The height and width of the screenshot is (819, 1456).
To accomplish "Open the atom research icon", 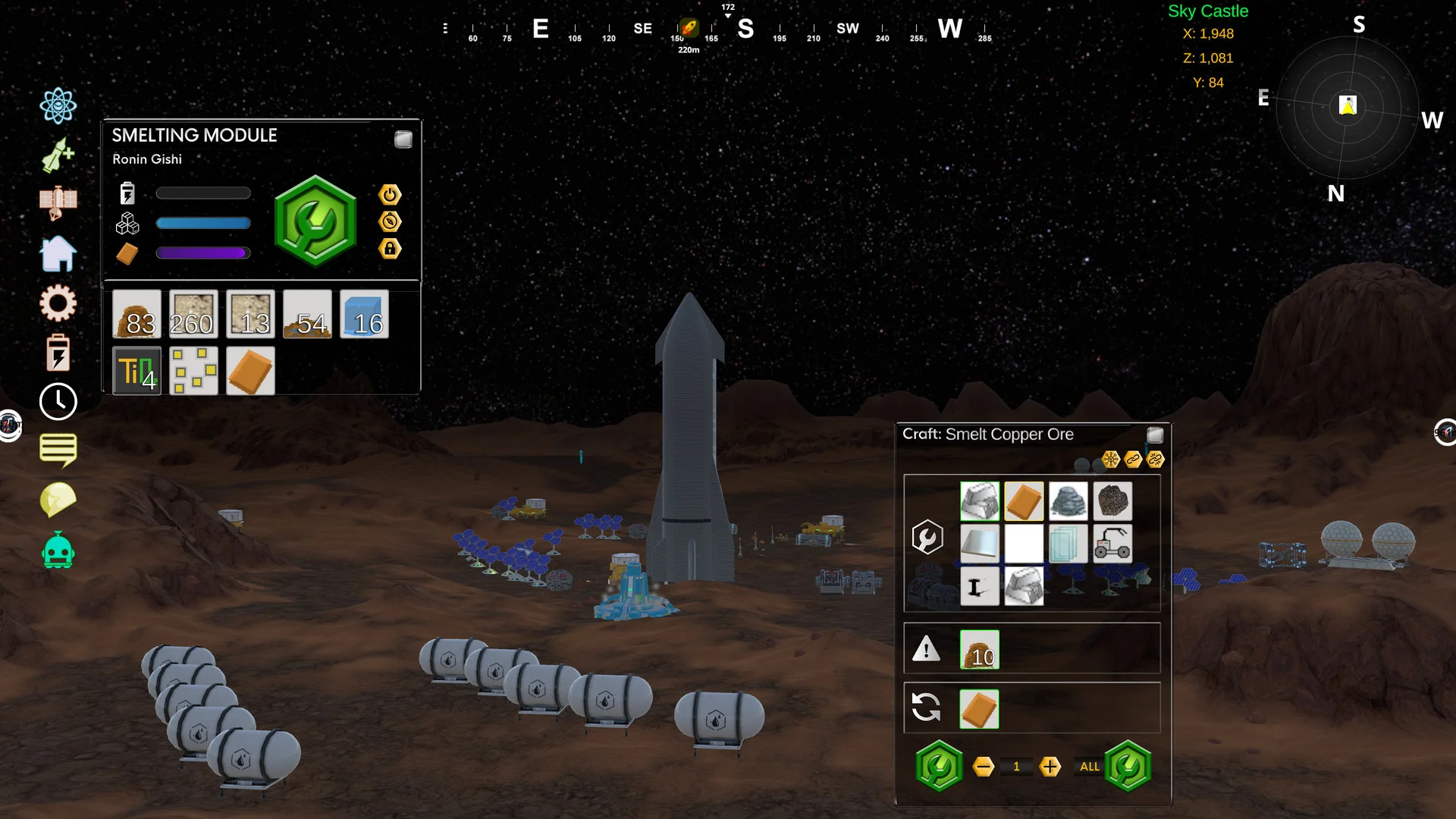I will tap(58, 105).
